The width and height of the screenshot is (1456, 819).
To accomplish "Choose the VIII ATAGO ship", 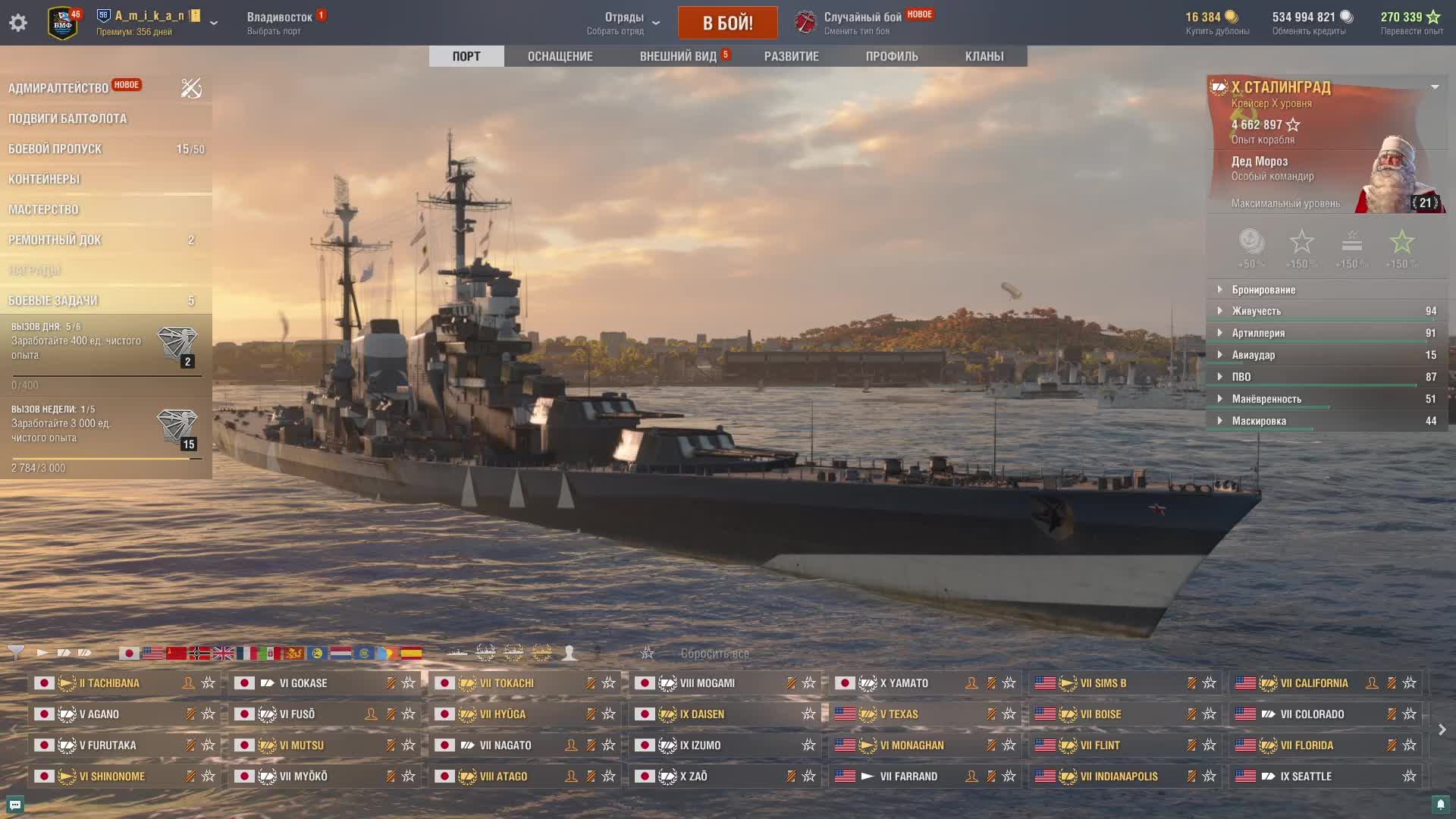I will pyautogui.click(x=503, y=777).
